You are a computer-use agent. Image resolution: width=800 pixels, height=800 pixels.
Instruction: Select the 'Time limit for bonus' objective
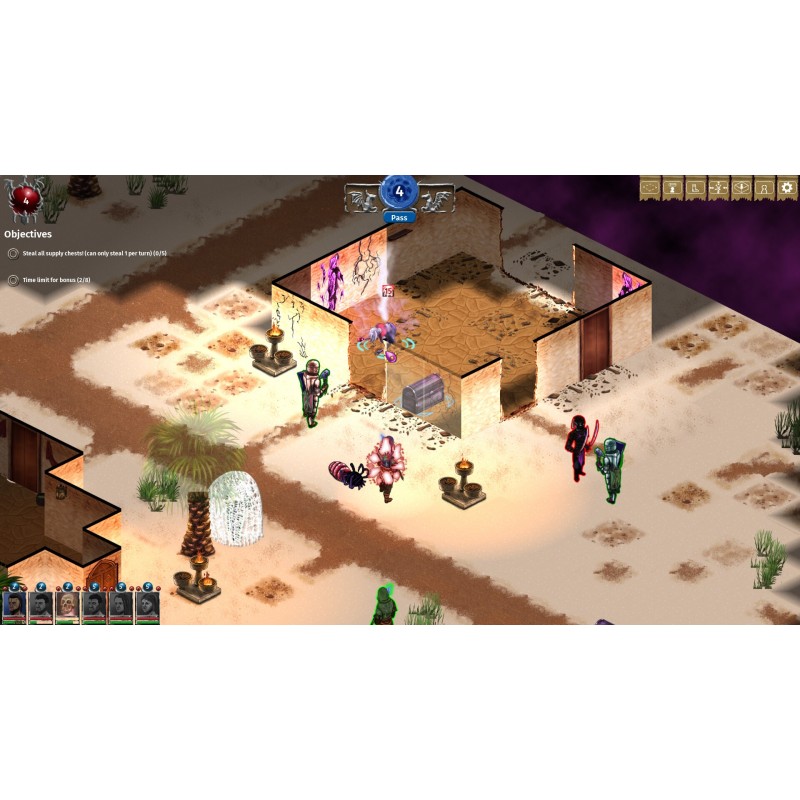(x=62, y=281)
